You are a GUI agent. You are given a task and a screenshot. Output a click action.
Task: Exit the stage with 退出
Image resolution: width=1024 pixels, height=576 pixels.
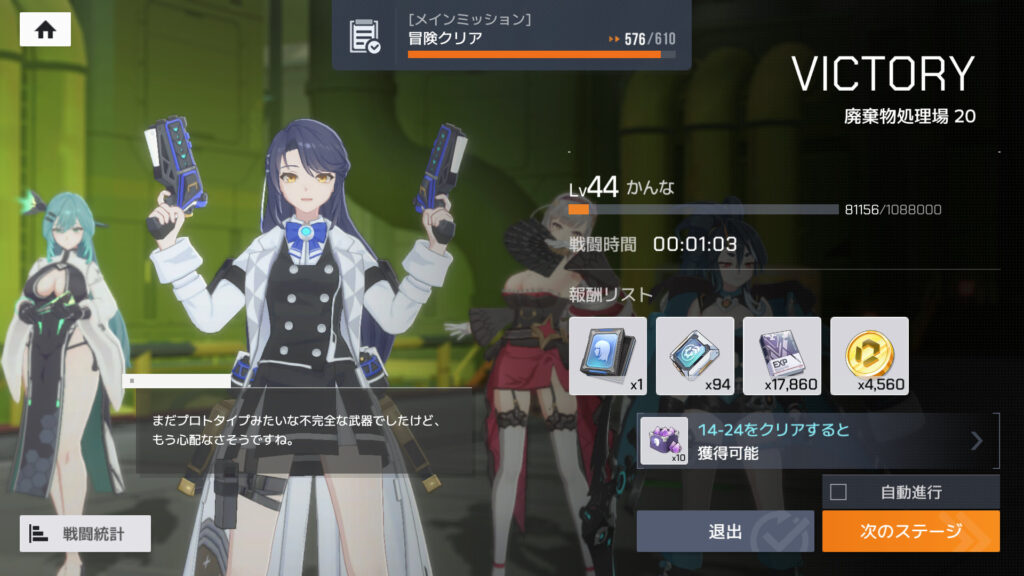(x=725, y=531)
